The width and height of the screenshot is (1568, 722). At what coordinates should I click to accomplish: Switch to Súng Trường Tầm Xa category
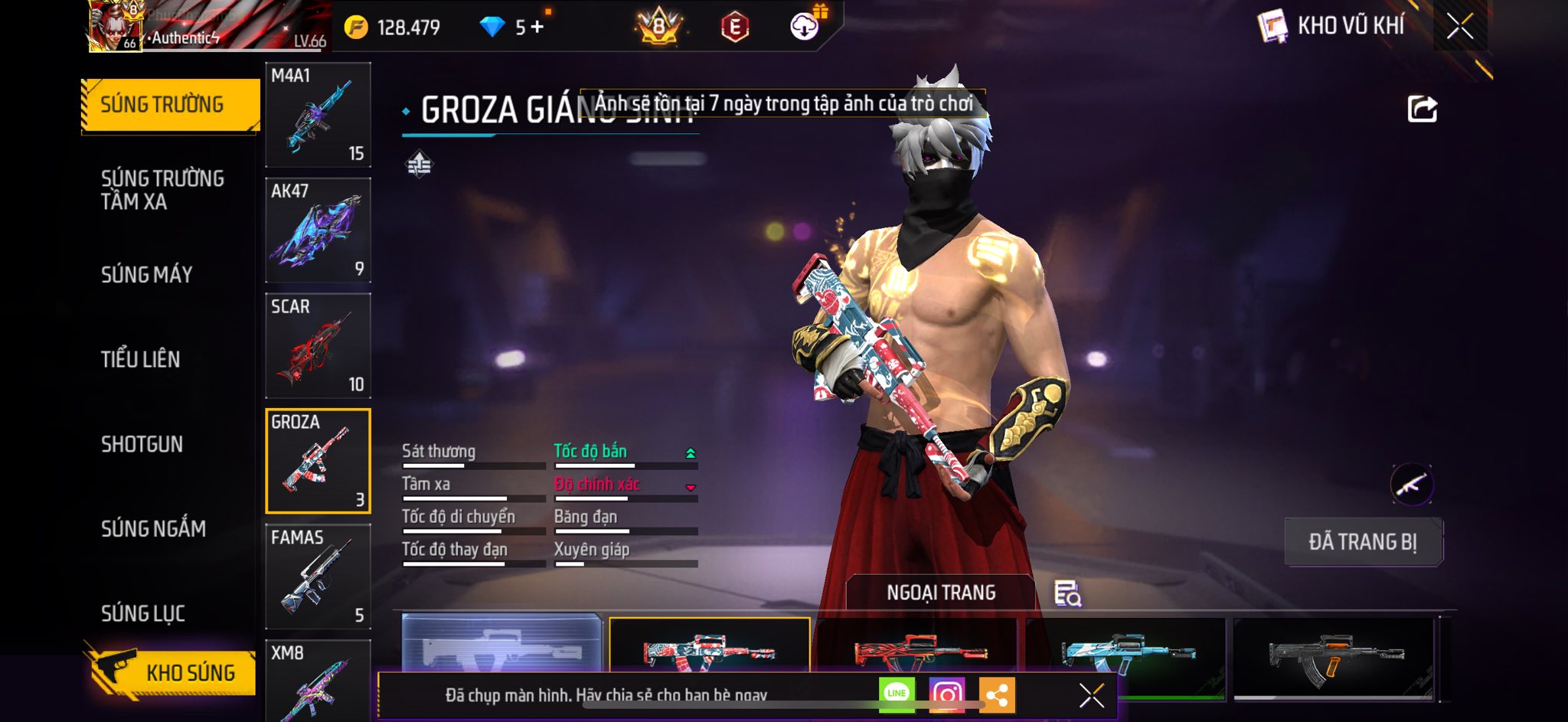point(162,190)
